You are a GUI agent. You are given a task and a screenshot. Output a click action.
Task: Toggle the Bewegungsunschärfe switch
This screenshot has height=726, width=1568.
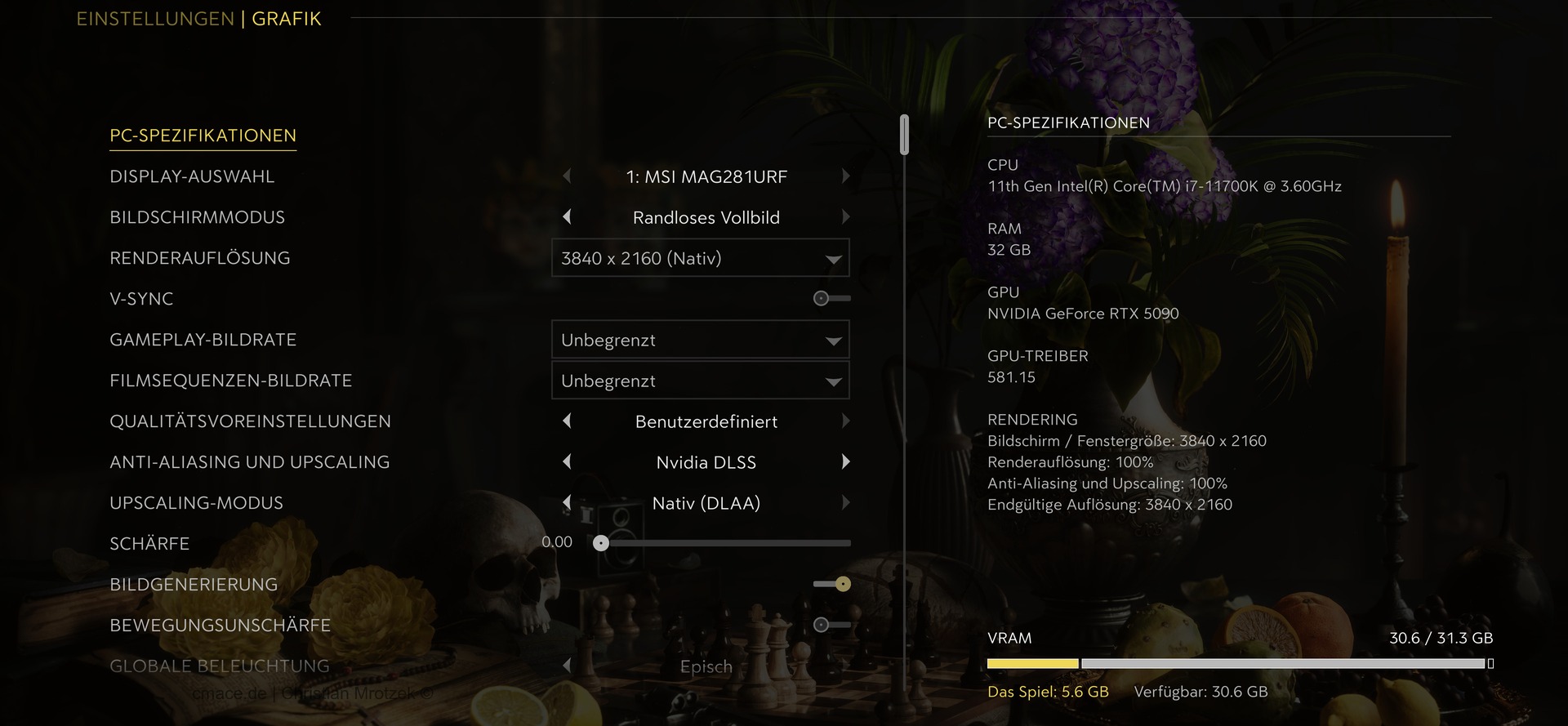tap(831, 625)
